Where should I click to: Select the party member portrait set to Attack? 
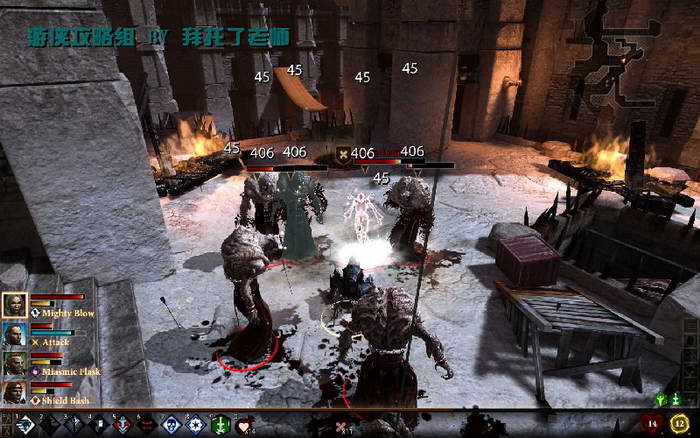click(15, 335)
